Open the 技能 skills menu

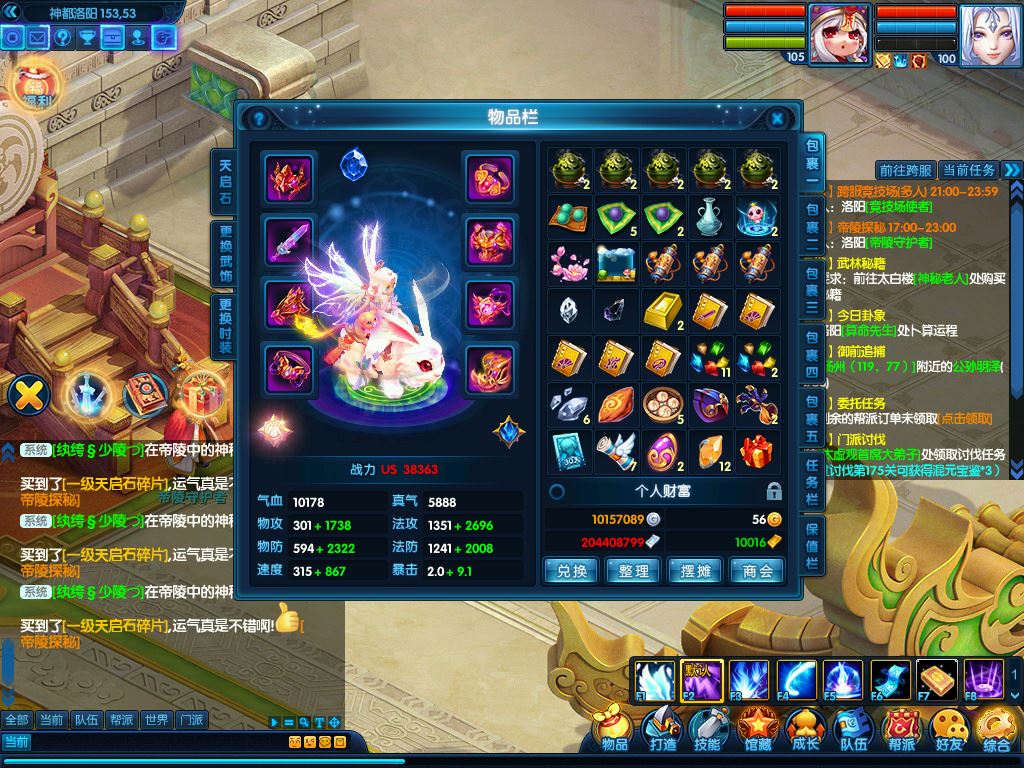707,730
